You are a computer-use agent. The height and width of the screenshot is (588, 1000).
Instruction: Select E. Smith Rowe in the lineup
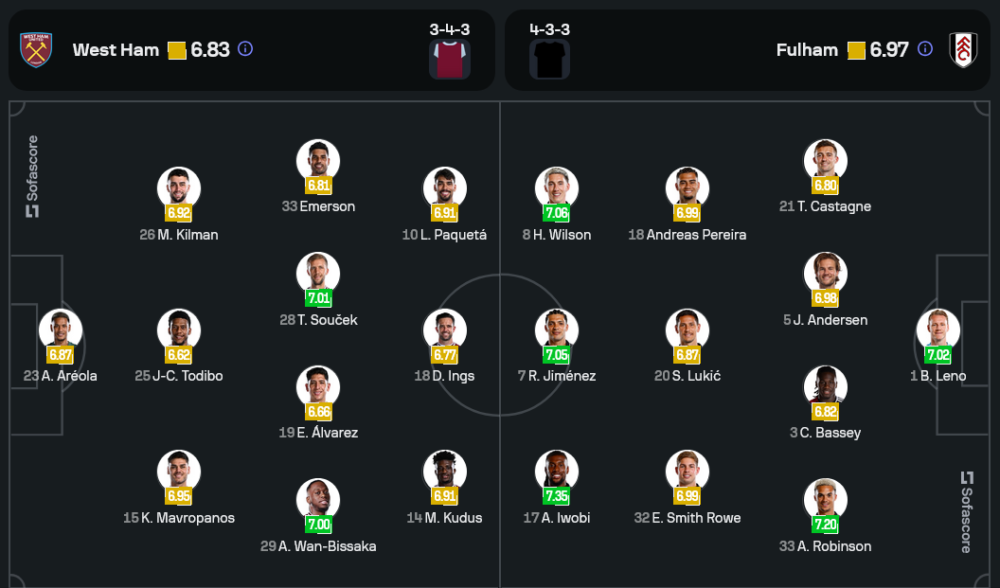(x=687, y=473)
